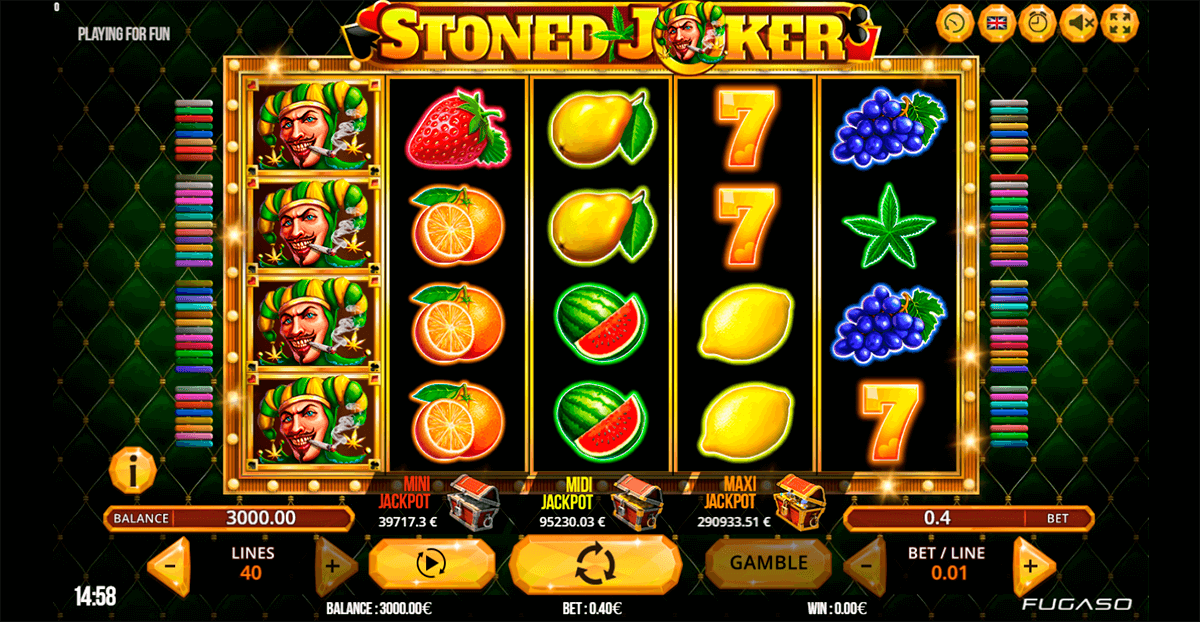The width and height of the screenshot is (1200, 622).
Task: Click the Mini Jackpot treasure chest
Action: (472, 500)
